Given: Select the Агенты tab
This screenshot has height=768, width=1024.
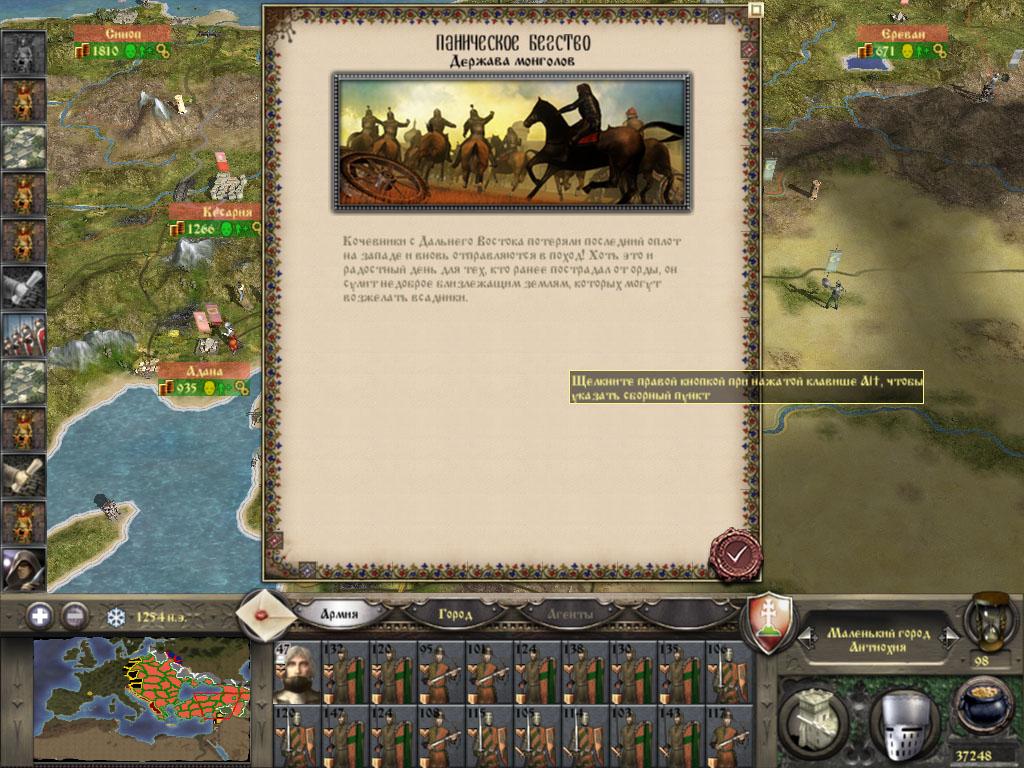Looking at the screenshot, I should pyautogui.click(x=570, y=614).
